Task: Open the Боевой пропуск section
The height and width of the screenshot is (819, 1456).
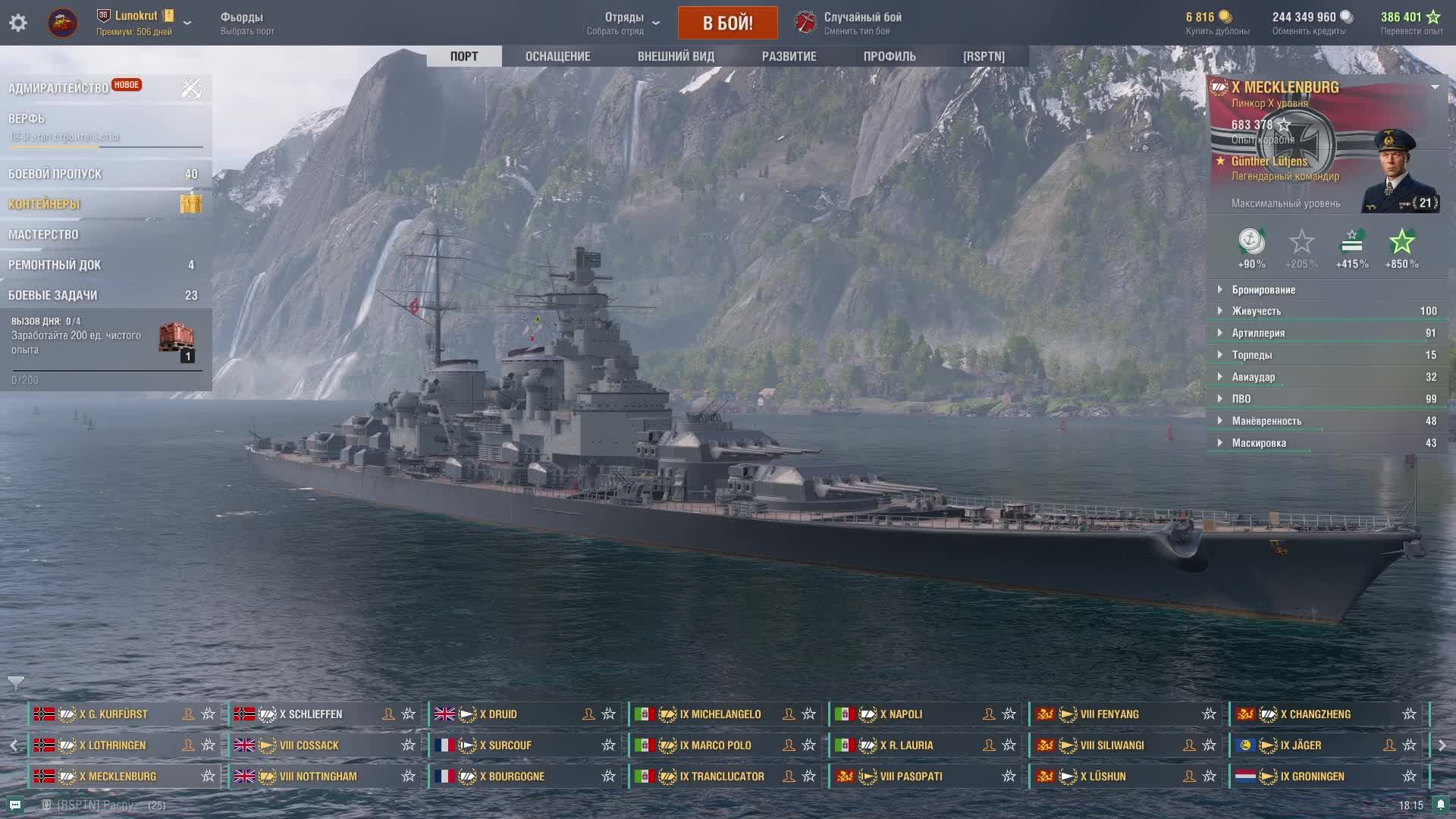Action: (55, 174)
